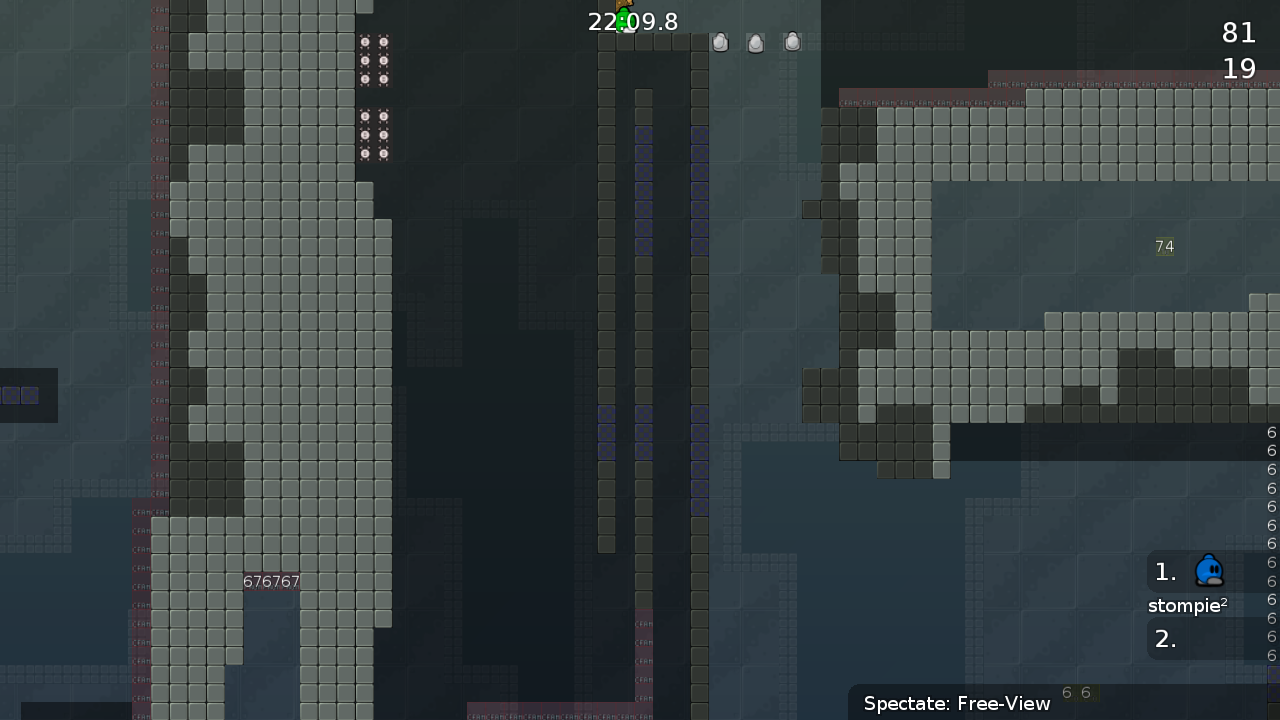Screen dimensions: 1280x720
Task: Click the 676767 marker on the left structure
Action: pyautogui.click(x=271, y=581)
